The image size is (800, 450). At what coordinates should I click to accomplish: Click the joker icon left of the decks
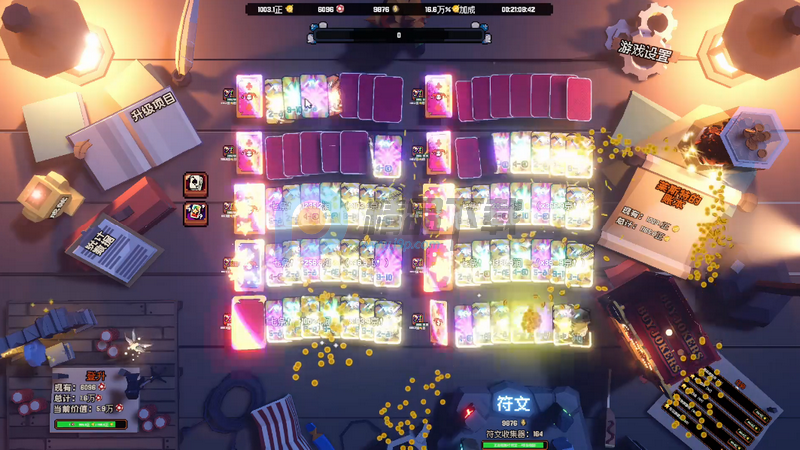[x=195, y=212]
